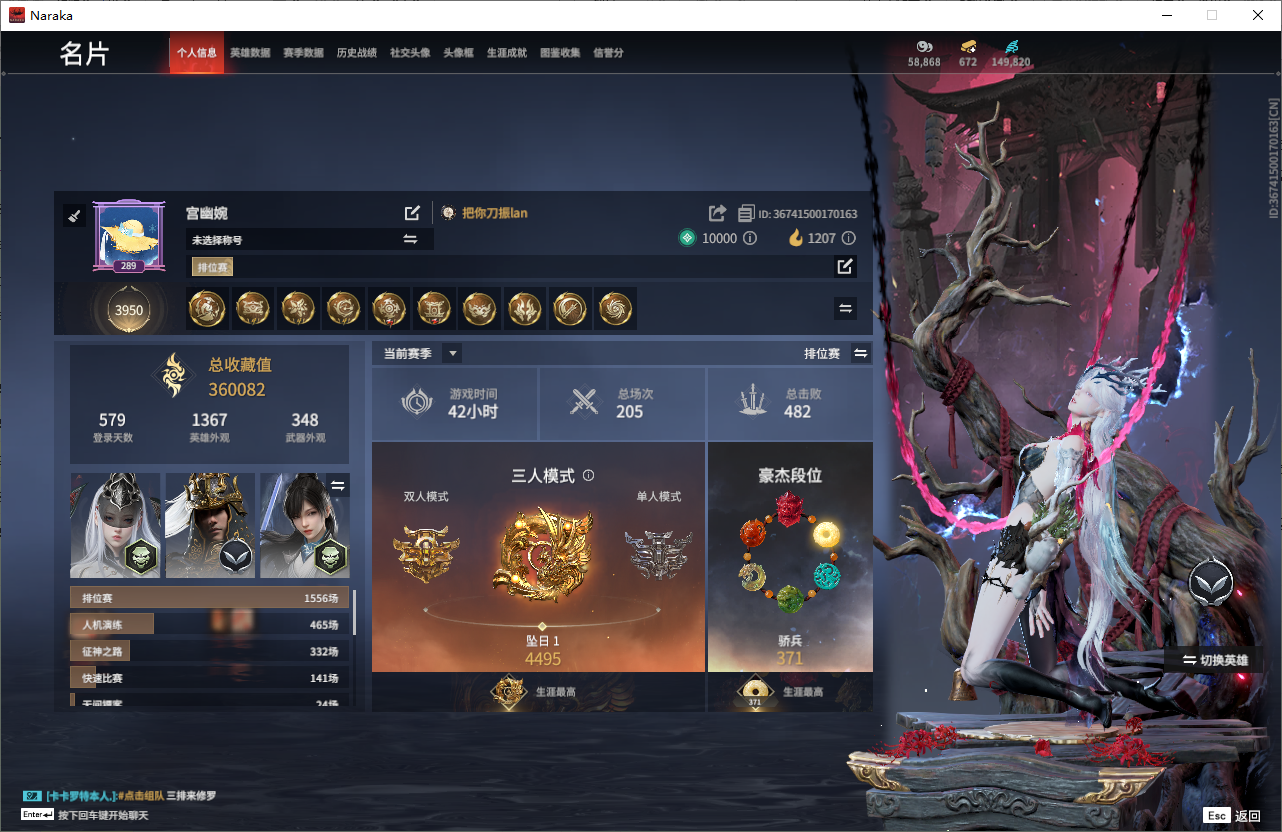The height and width of the screenshot is (832, 1282).
Task: Switch to the 英雄数据 tab
Action: (x=250, y=53)
